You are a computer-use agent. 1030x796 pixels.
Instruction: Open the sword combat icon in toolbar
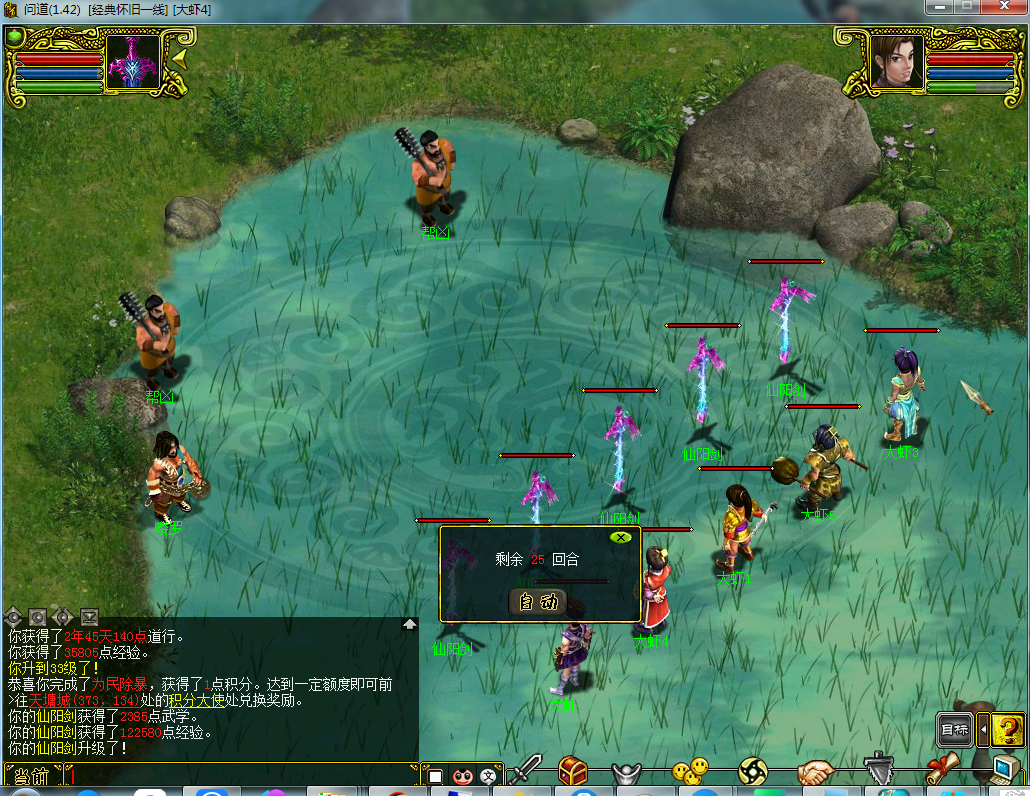coord(524,770)
